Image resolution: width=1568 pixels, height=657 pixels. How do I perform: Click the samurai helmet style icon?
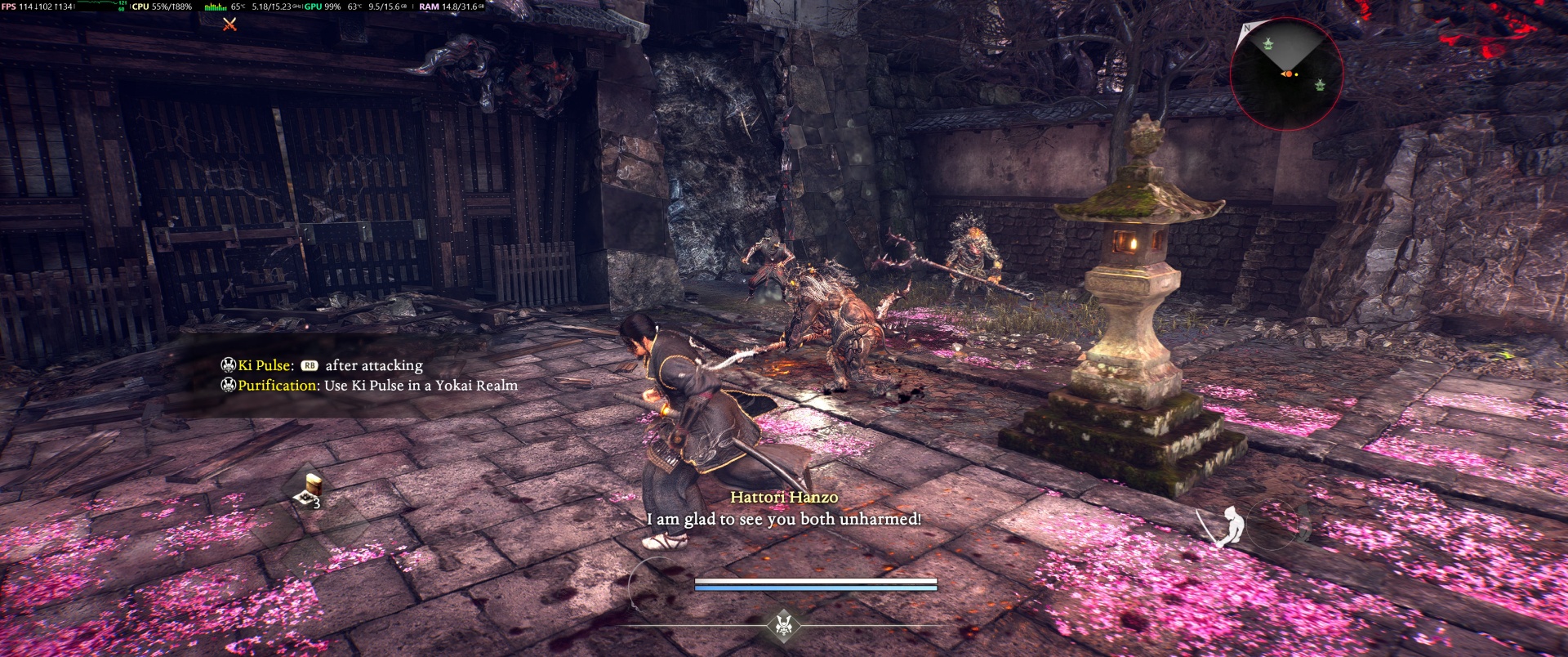pos(784,626)
